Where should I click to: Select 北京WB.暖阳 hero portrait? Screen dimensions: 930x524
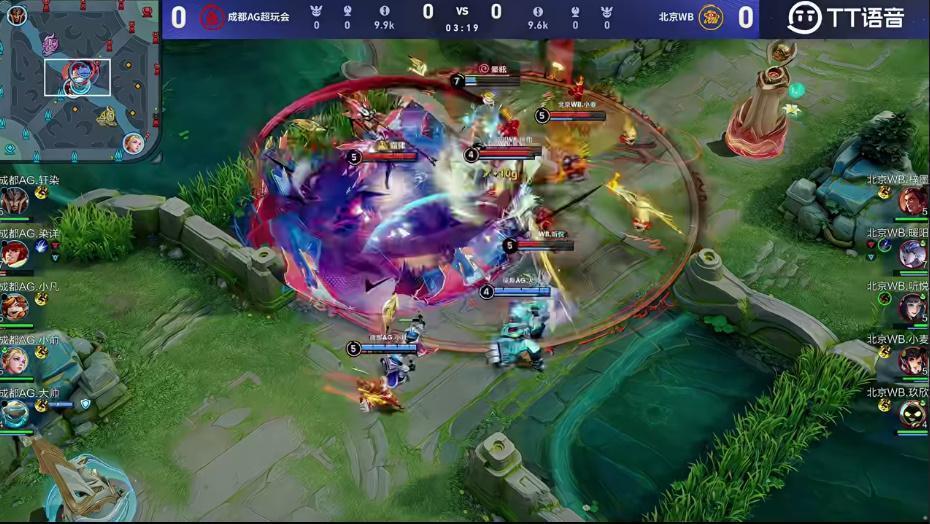click(x=912, y=254)
